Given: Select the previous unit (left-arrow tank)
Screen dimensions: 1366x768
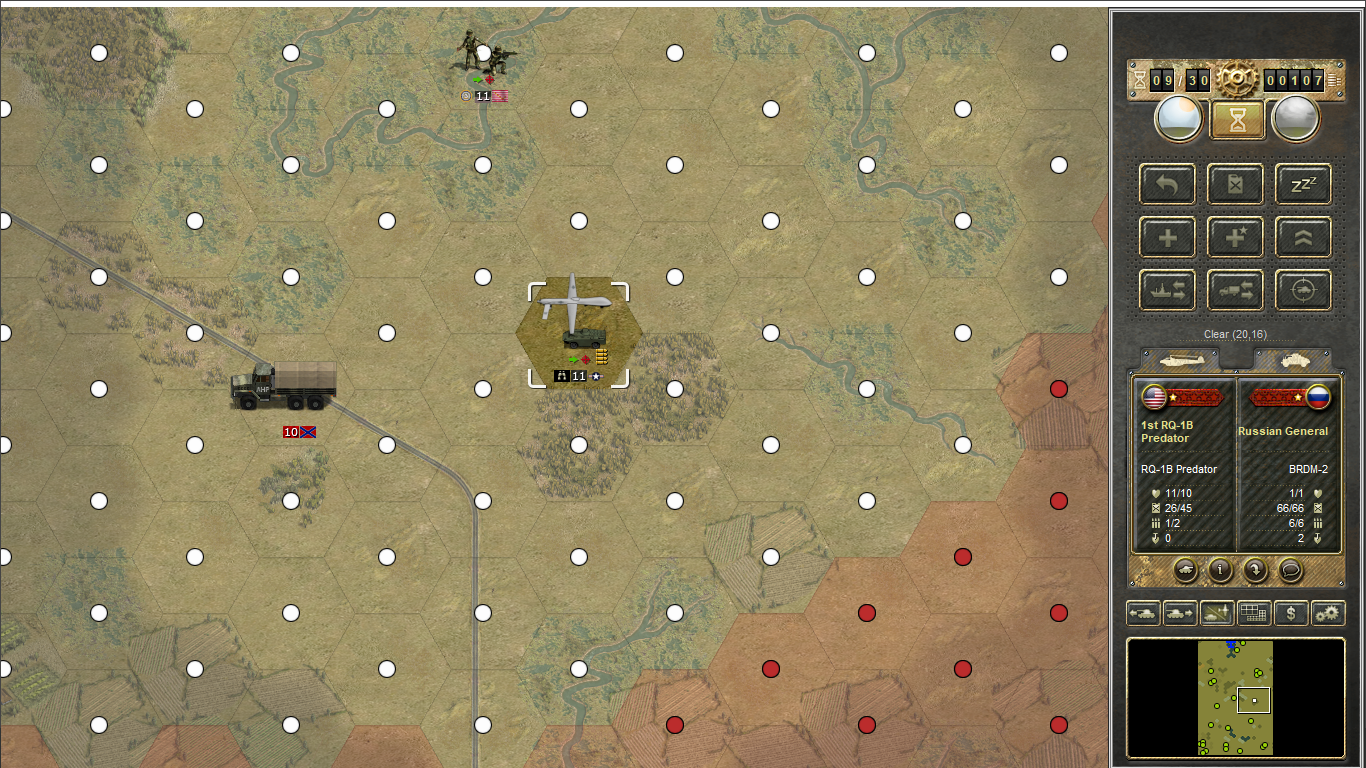Looking at the screenshot, I should pyautogui.click(x=1143, y=613).
